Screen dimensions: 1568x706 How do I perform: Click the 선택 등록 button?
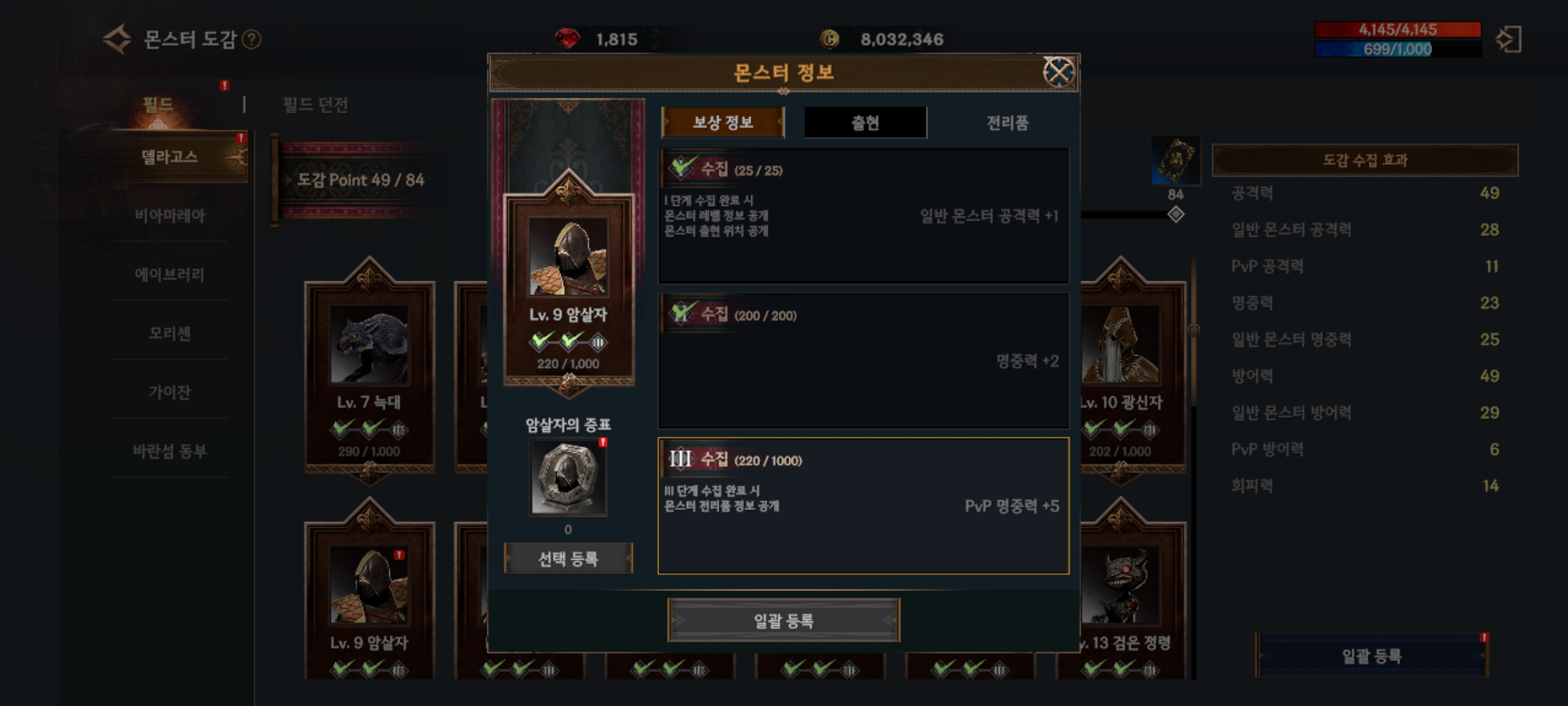click(x=568, y=559)
